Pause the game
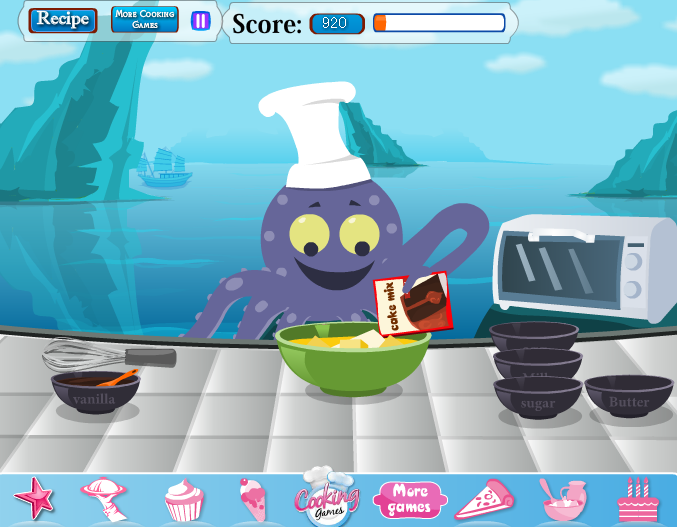This screenshot has height=527, width=677. 201,20
